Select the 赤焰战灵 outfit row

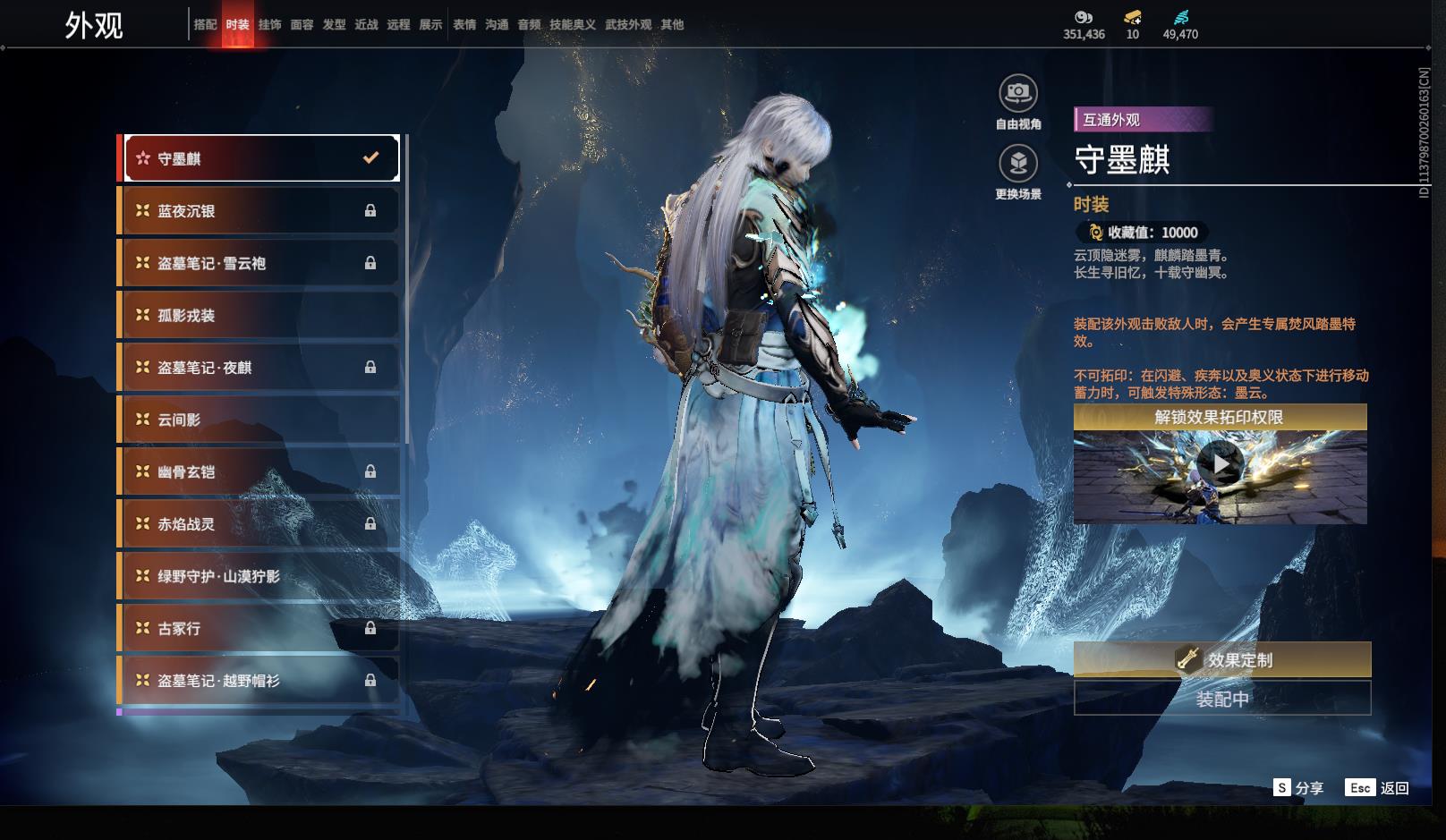coord(260,524)
